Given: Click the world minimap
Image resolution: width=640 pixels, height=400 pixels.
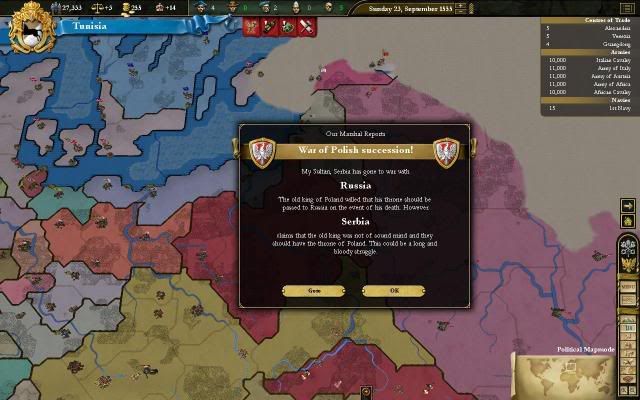Looking at the screenshot, I should pyautogui.click(x=575, y=375).
